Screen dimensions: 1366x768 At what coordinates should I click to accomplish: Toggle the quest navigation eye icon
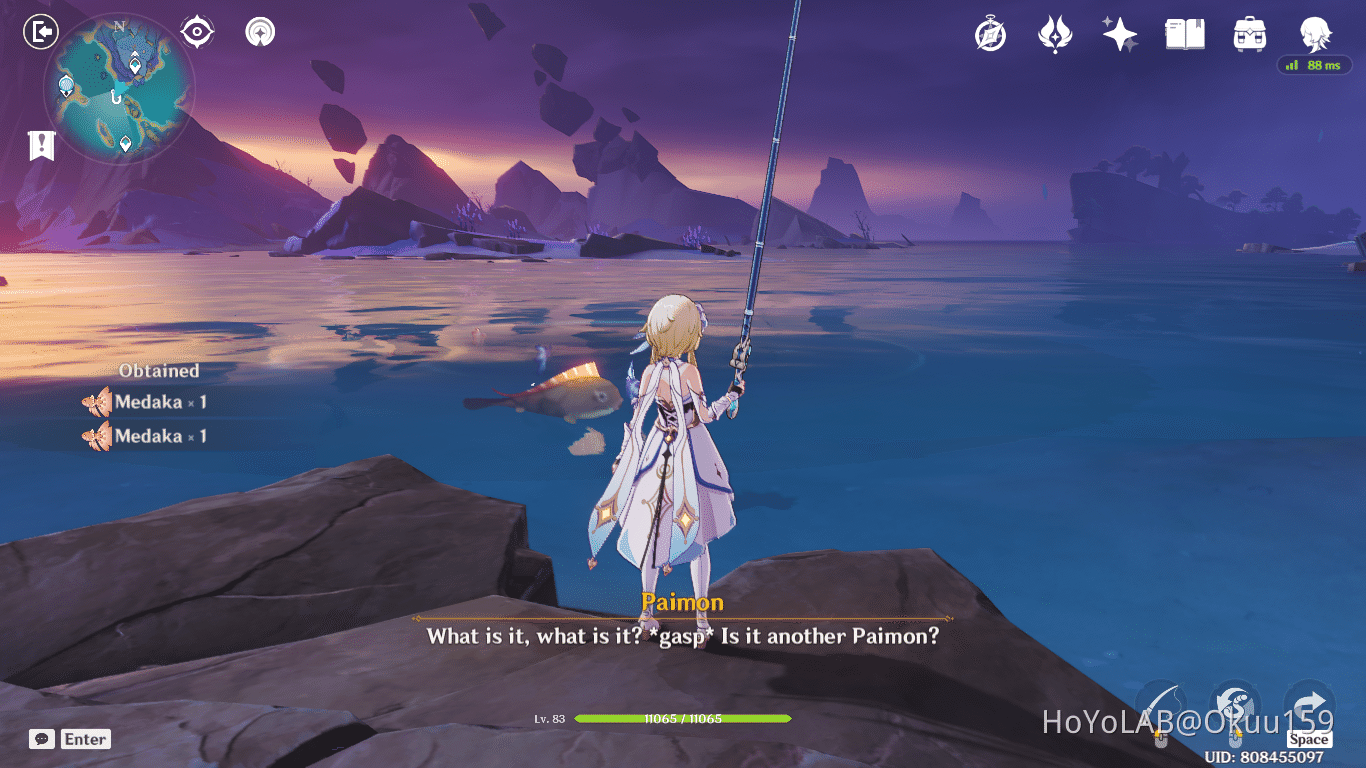pyautogui.click(x=196, y=31)
